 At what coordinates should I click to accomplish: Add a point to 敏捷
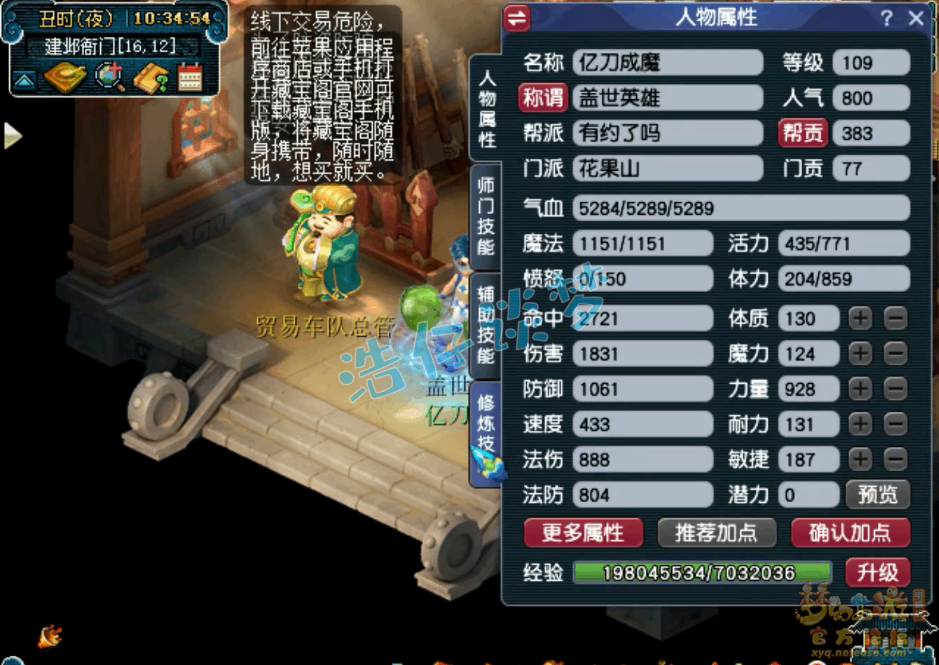click(x=861, y=459)
